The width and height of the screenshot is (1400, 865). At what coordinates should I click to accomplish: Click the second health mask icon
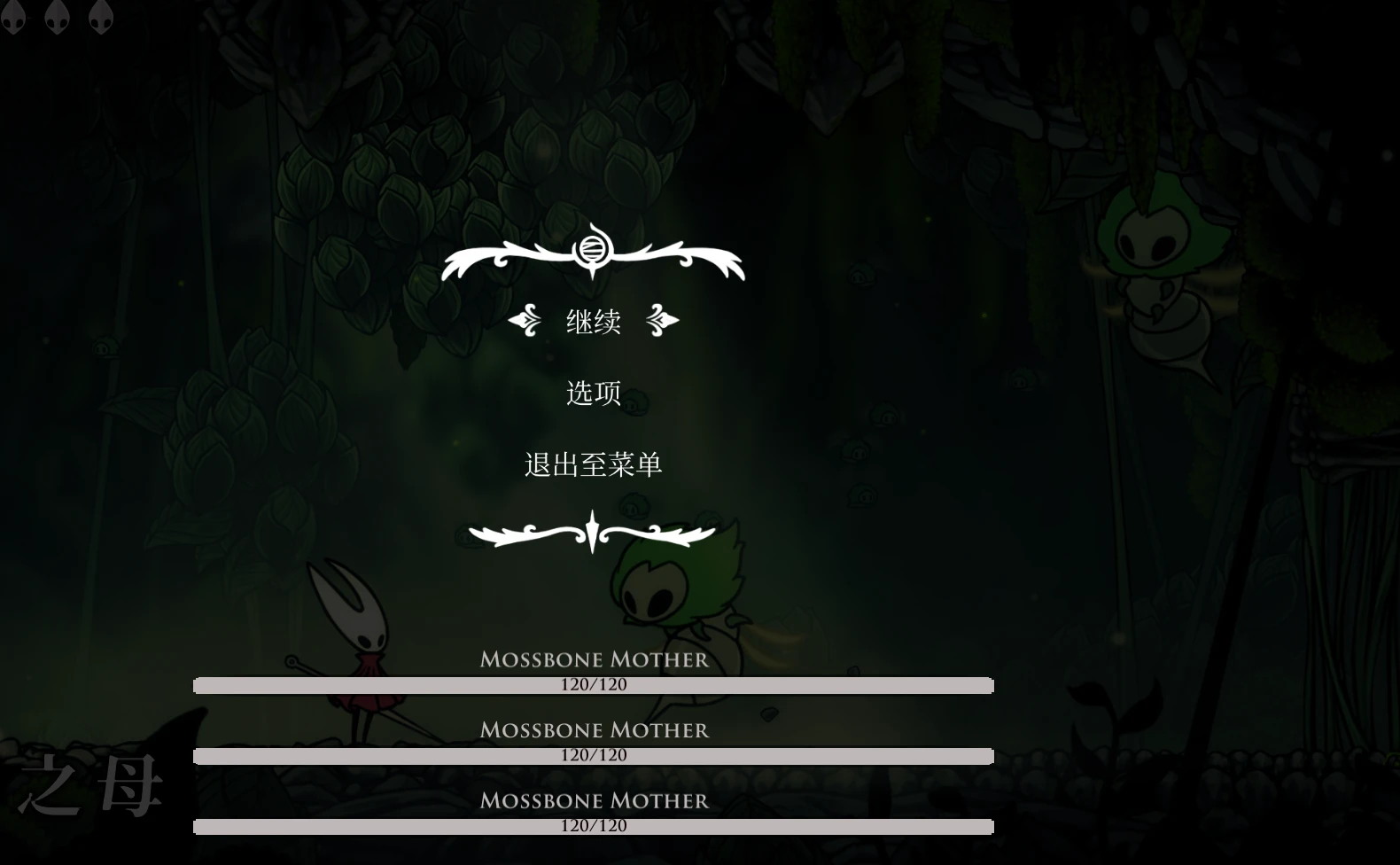pos(58,16)
